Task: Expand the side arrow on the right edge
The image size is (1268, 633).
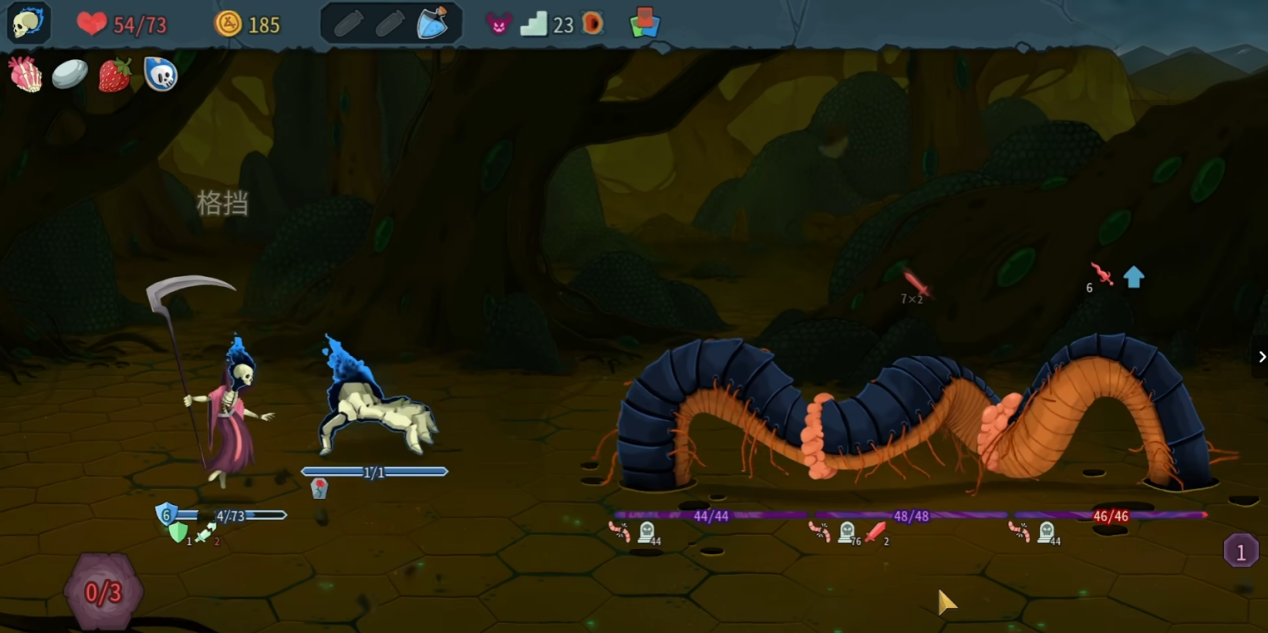Action: 1261,357
